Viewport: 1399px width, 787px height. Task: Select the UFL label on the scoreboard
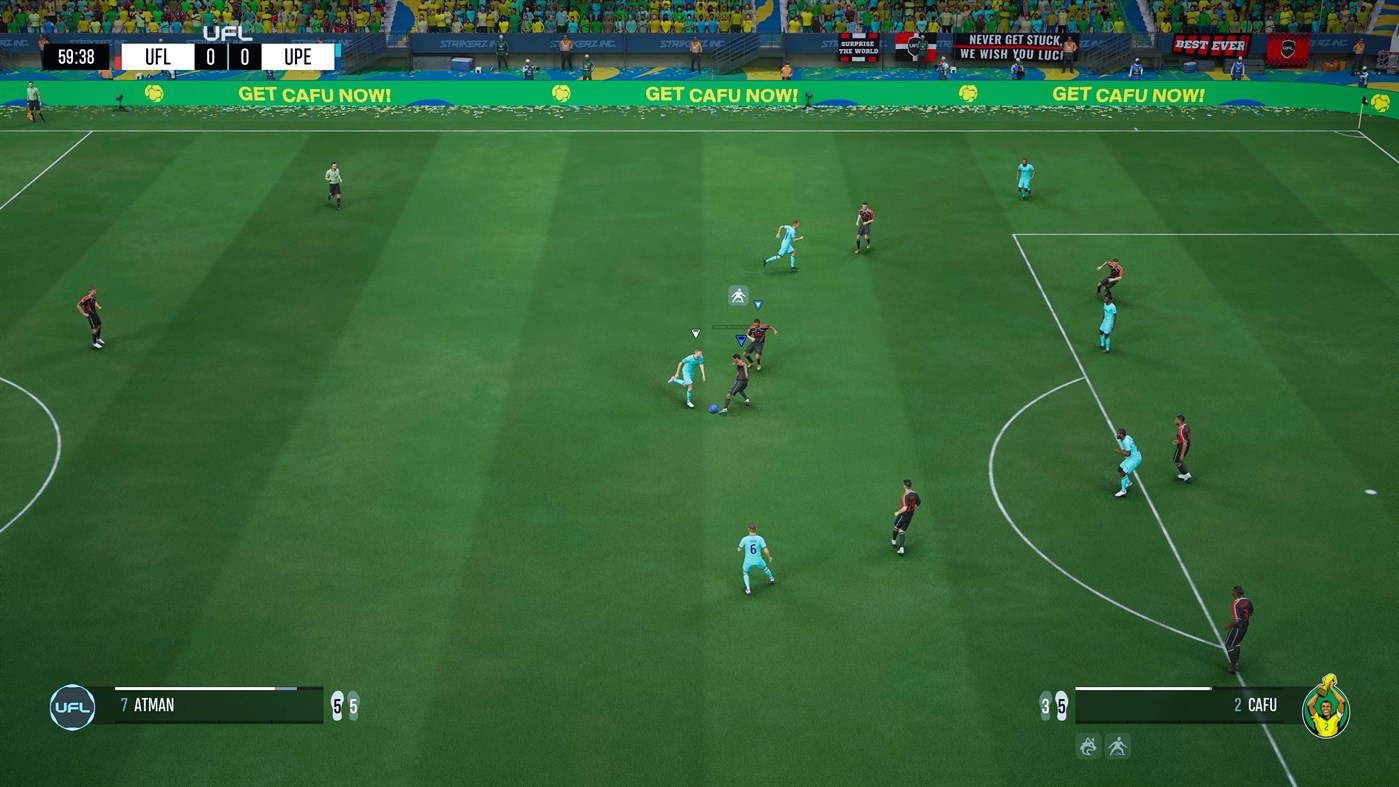pos(156,56)
